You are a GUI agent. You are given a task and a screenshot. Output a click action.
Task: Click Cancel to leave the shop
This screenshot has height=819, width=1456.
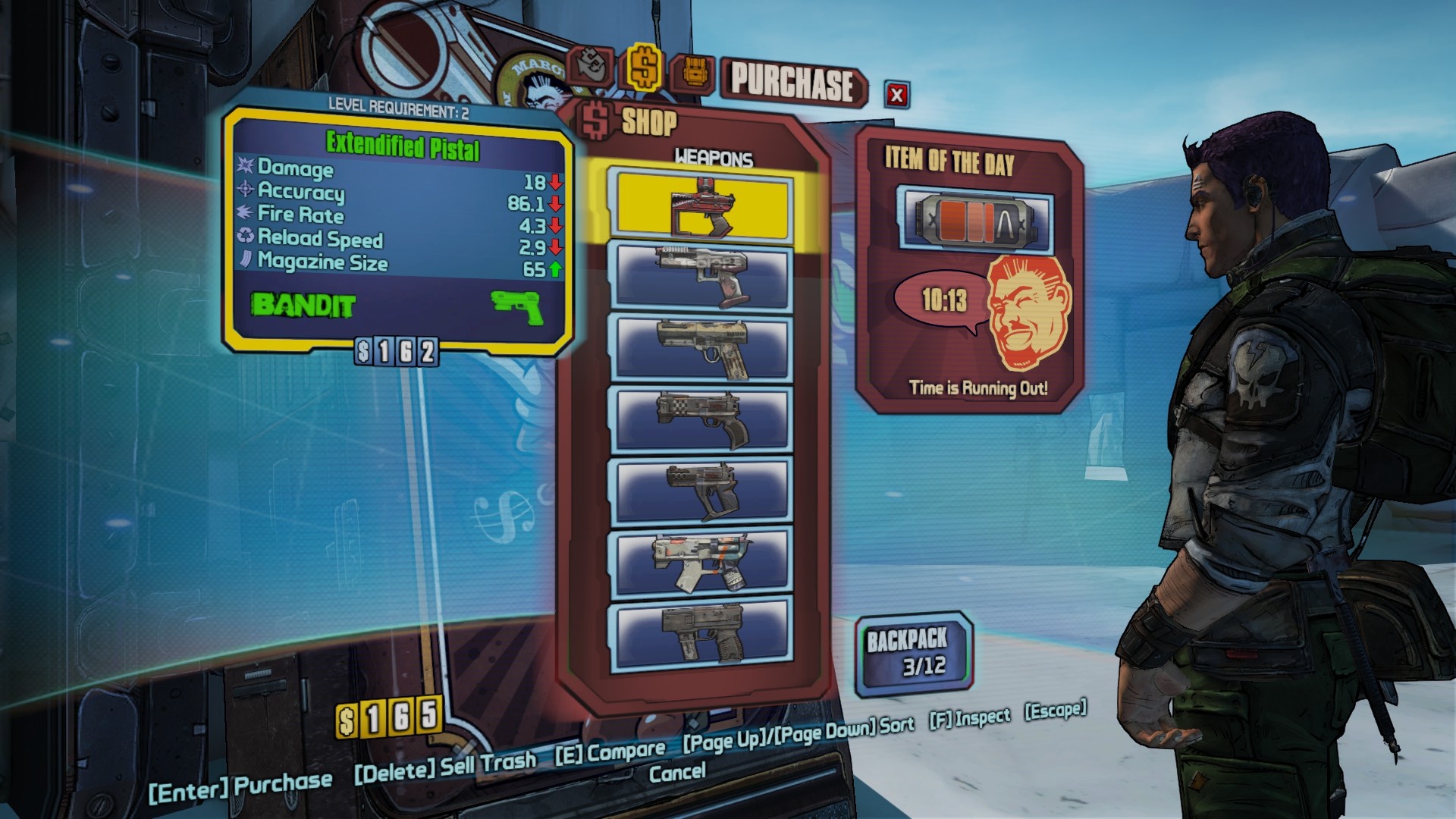coord(677,773)
